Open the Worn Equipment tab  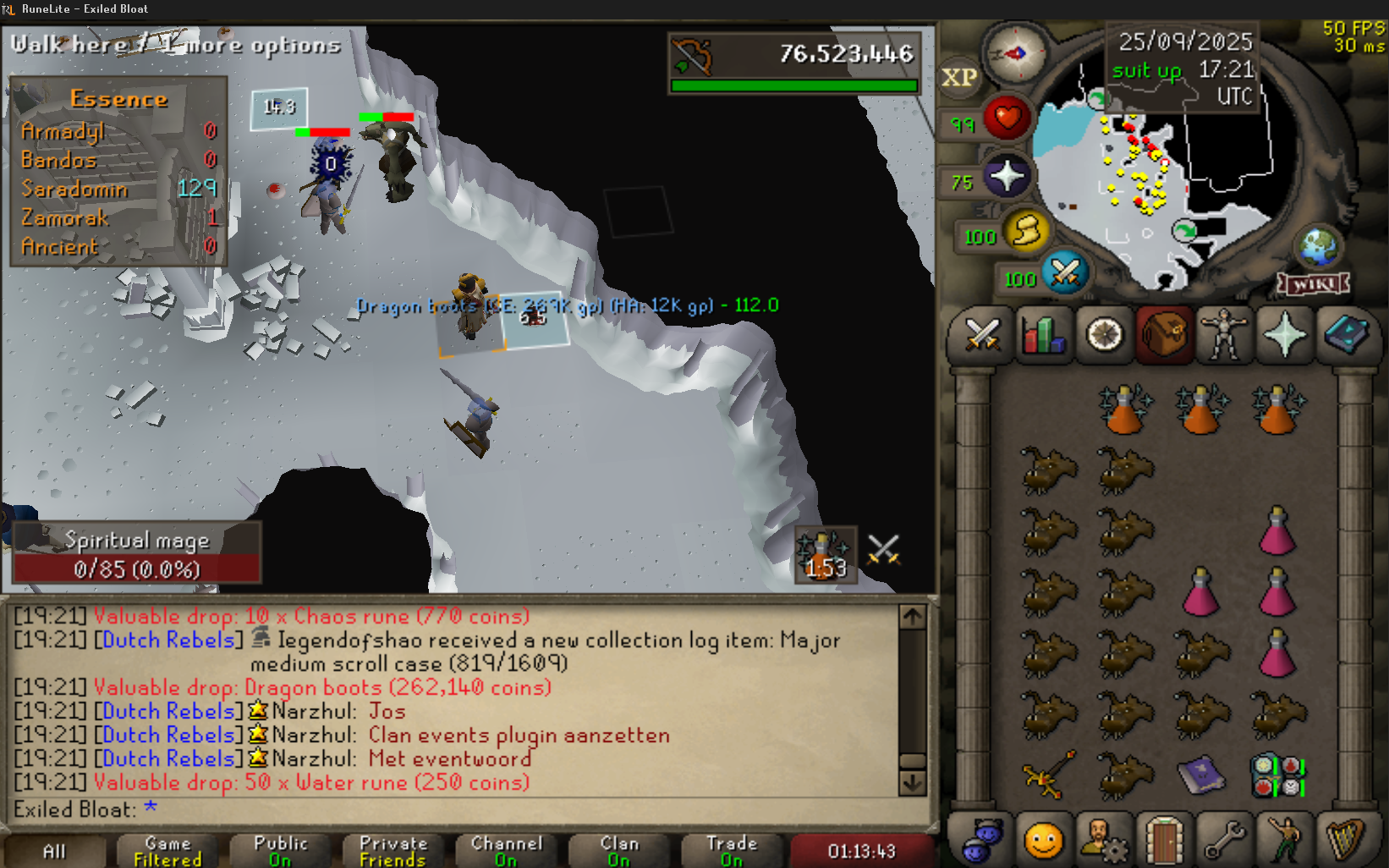1223,336
